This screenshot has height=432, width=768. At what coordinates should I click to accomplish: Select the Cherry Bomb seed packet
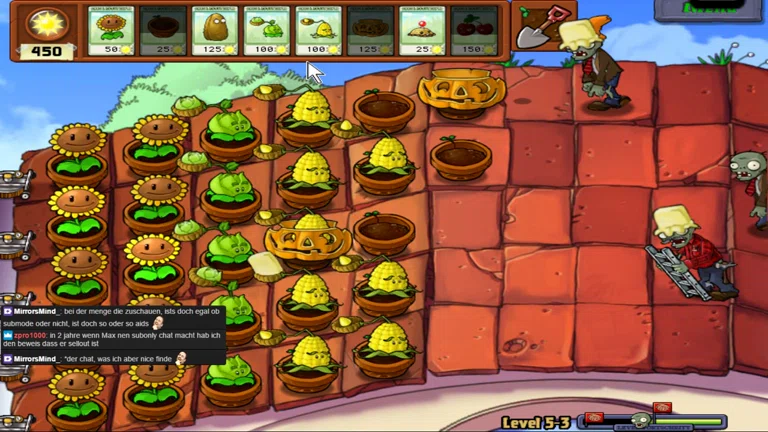475,31
